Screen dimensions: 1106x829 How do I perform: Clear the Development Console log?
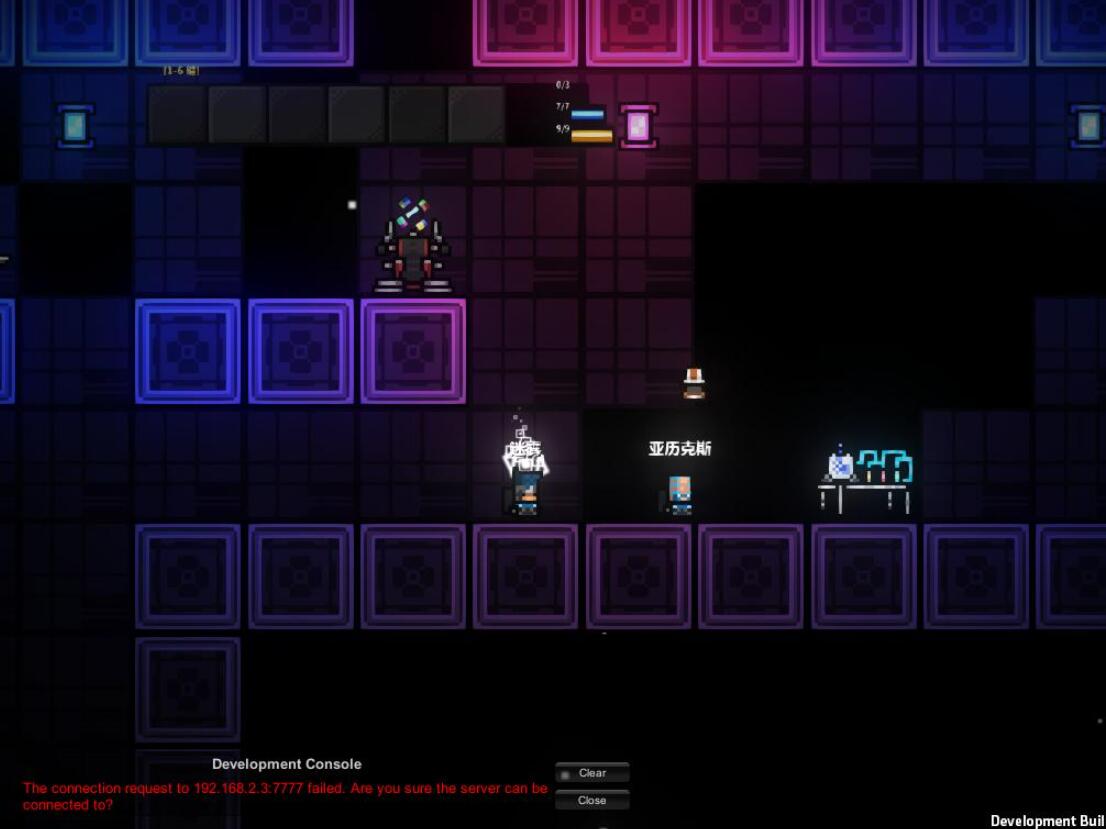592,773
